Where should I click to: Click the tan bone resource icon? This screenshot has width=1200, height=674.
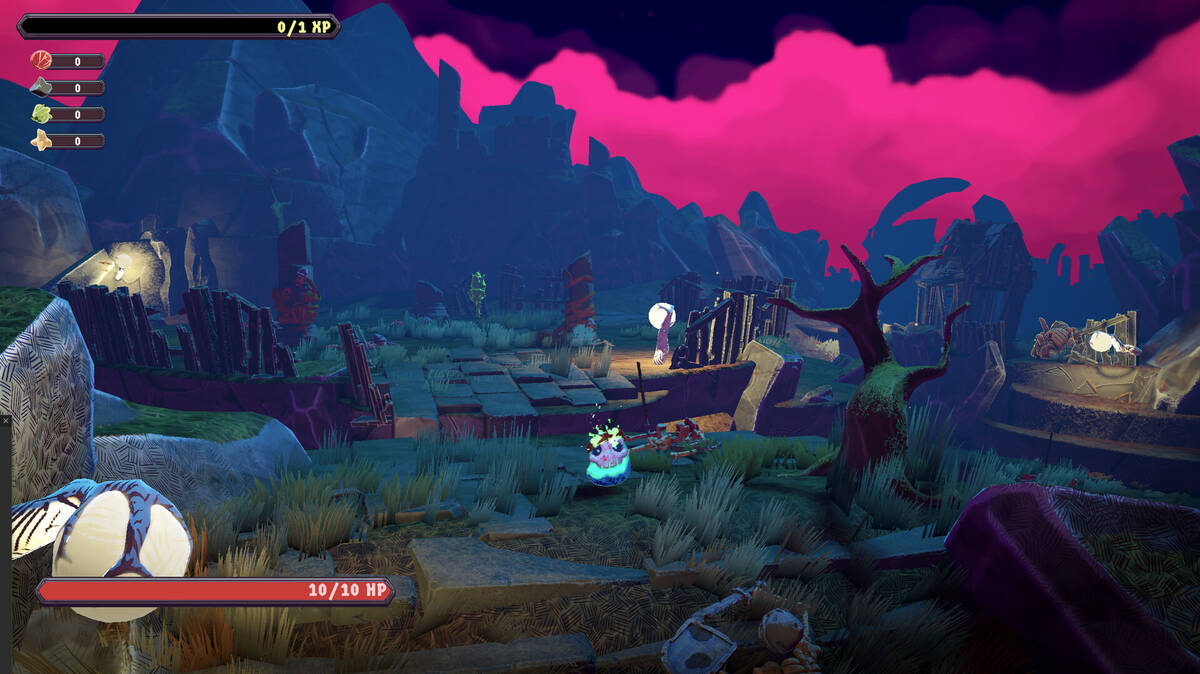[41, 140]
